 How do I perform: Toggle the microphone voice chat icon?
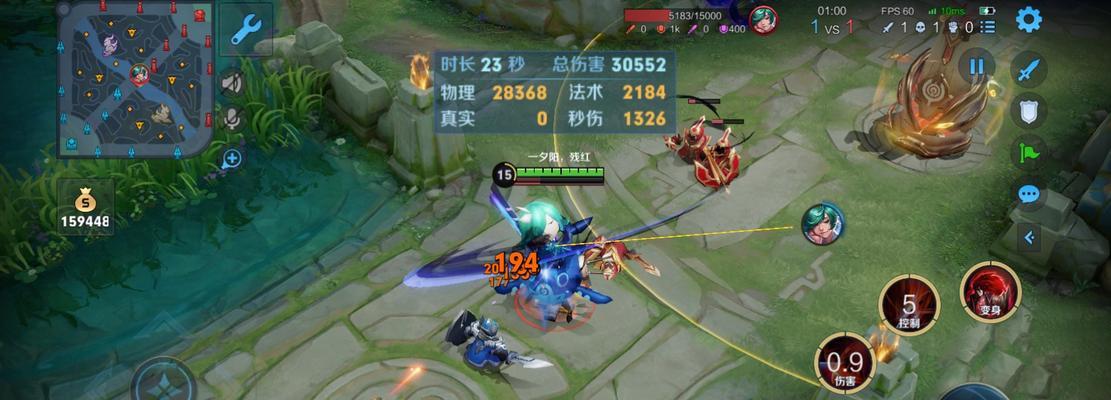[x=232, y=119]
